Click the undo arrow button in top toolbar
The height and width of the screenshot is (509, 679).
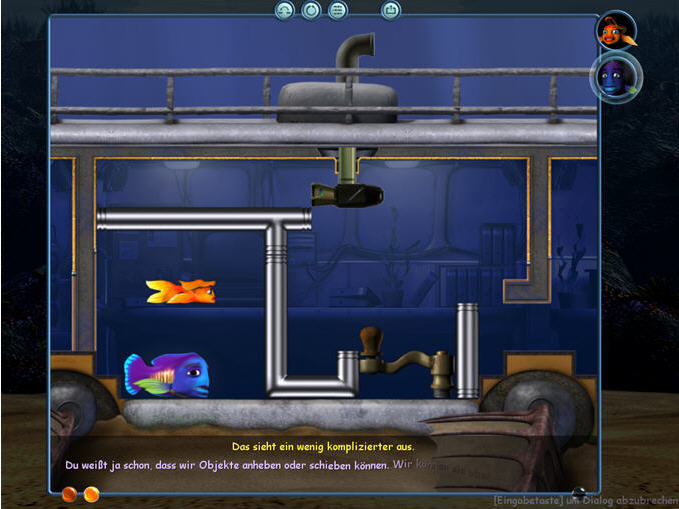coord(285,10)
